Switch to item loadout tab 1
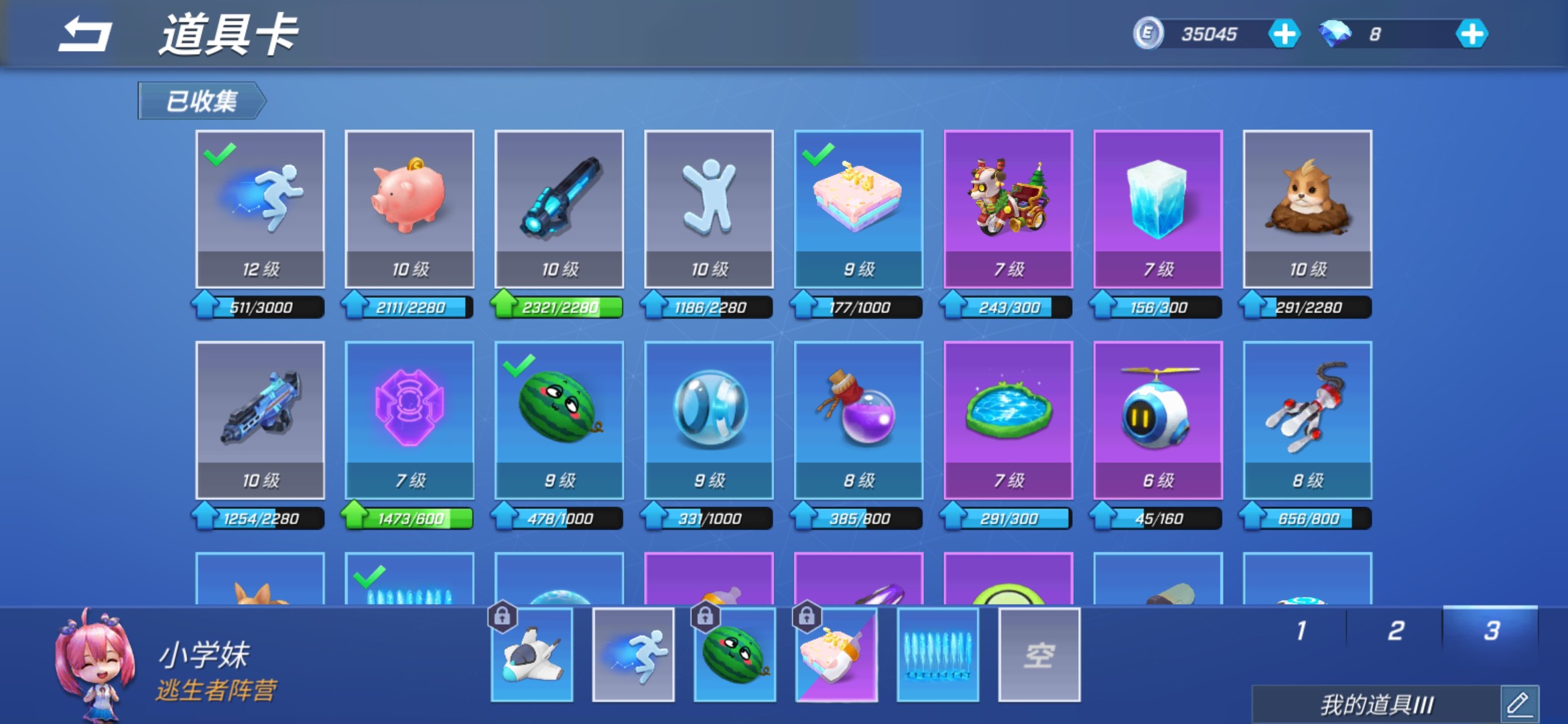 coord(1301,631)
